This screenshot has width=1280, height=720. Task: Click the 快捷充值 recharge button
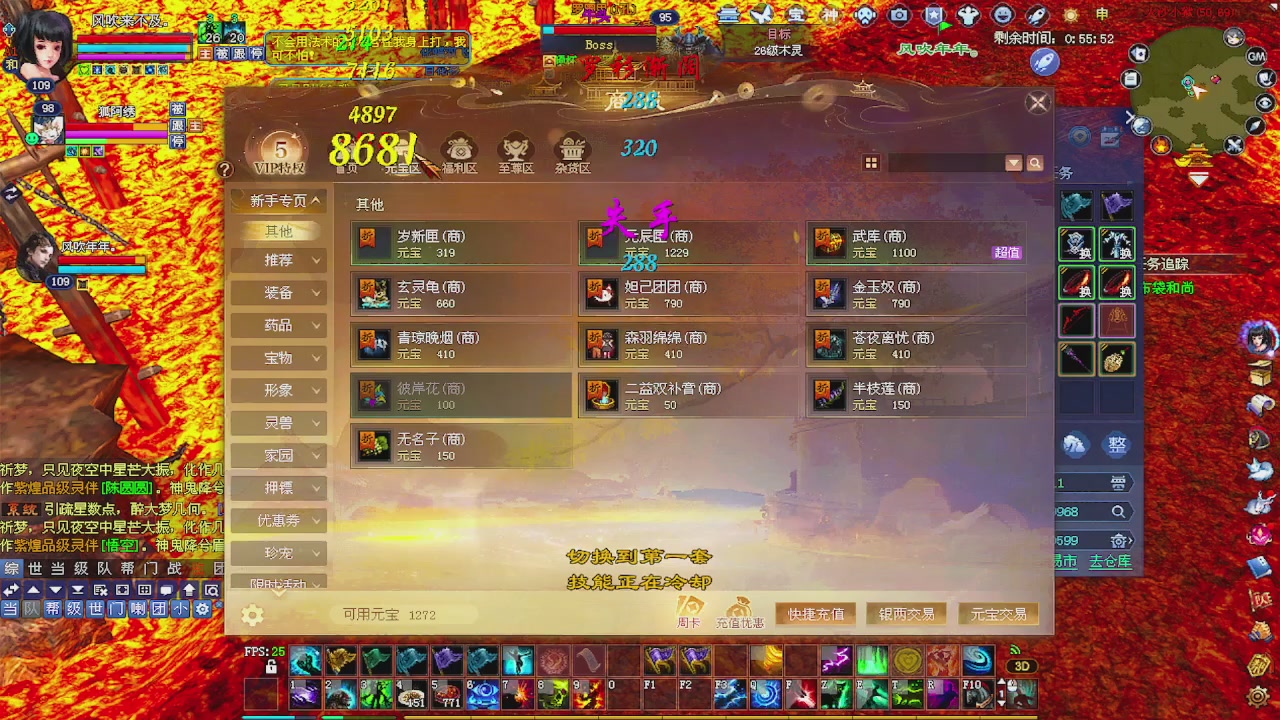[x=815, y=614]
